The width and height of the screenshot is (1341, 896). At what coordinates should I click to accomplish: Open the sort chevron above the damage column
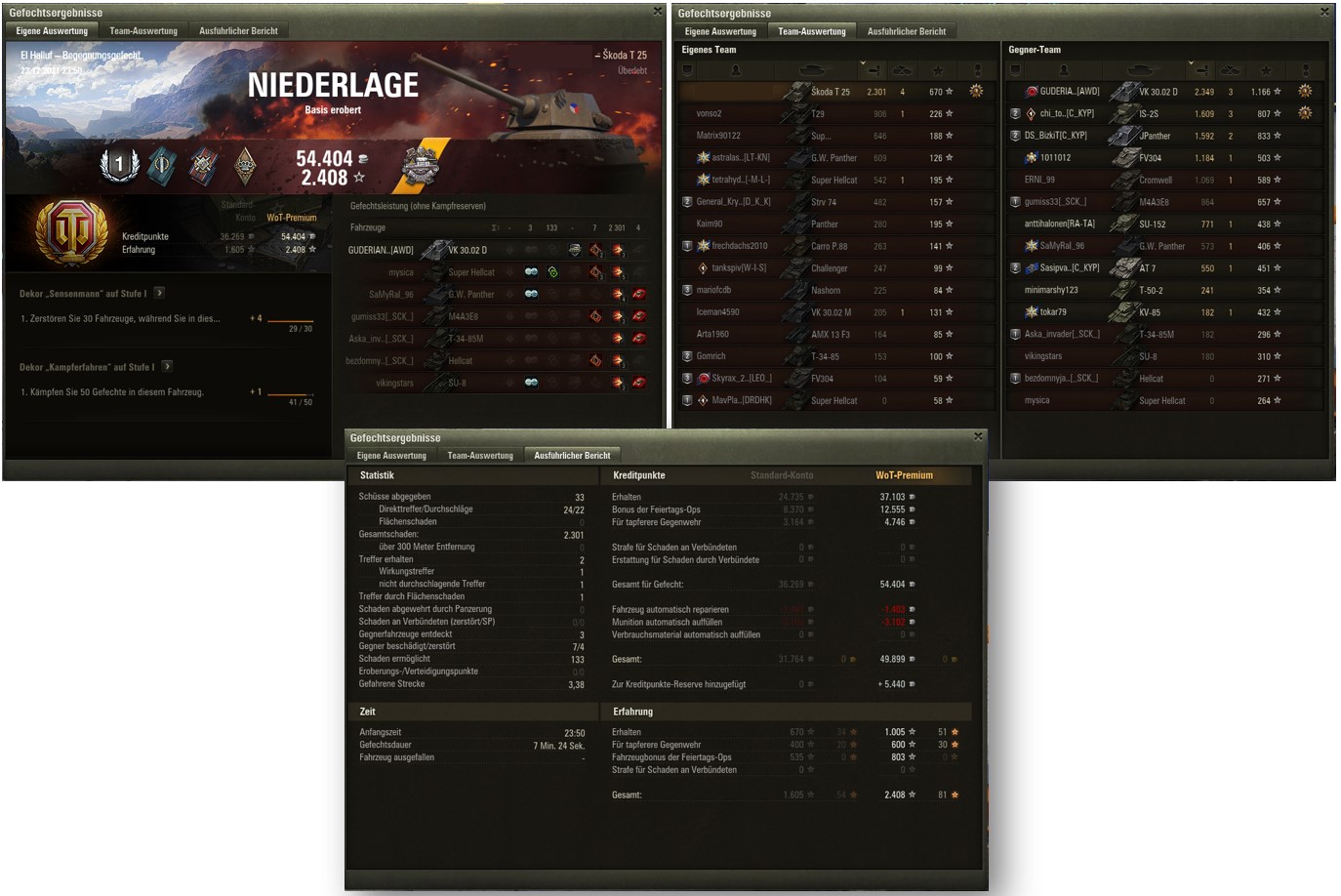click(863, 62)
